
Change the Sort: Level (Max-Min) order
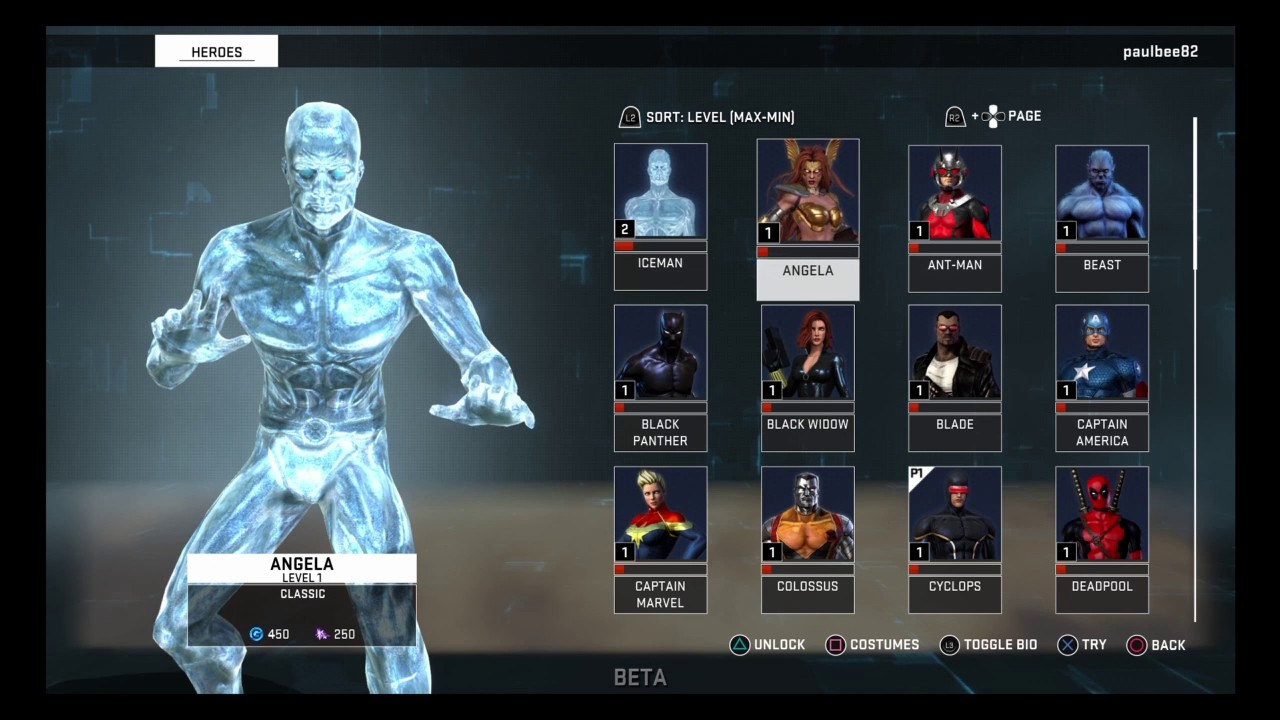coord(707,117)
